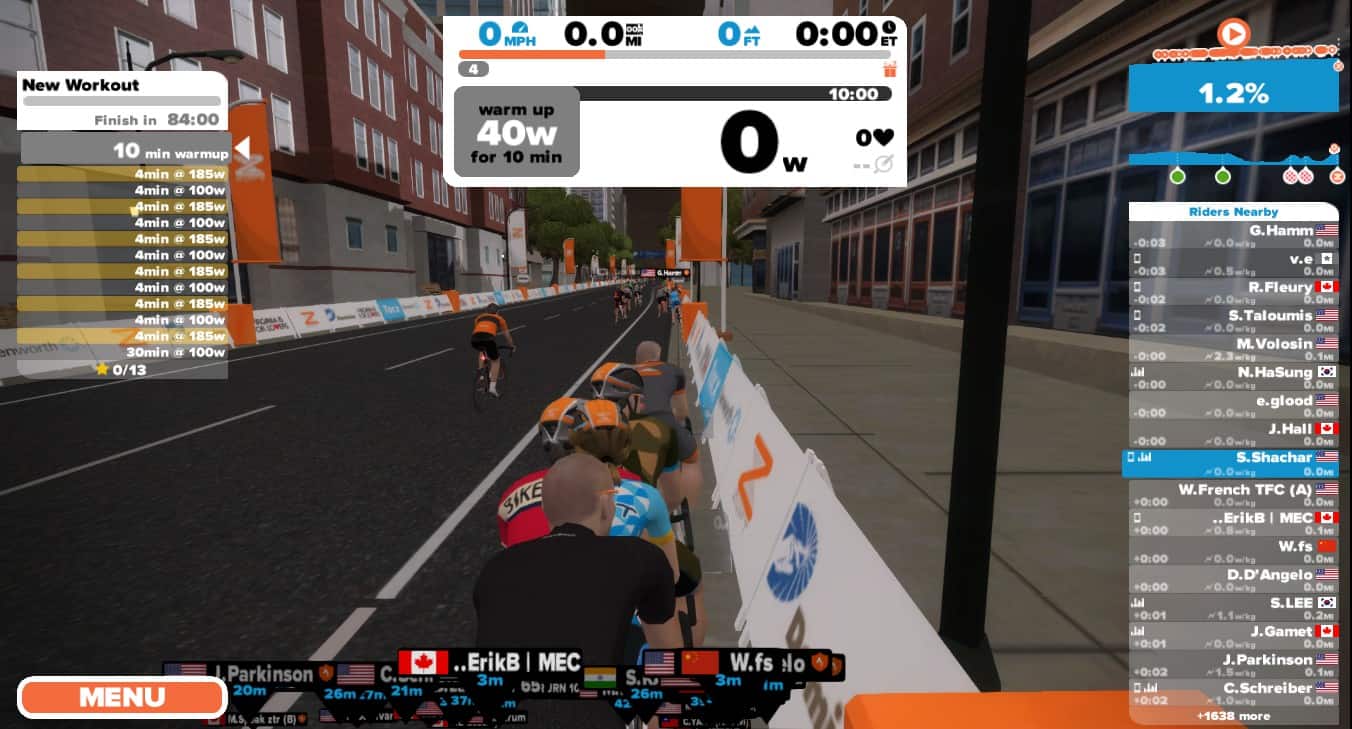
Task: Select S.Taloumis in the riders list
Action: click(1233, 320)
